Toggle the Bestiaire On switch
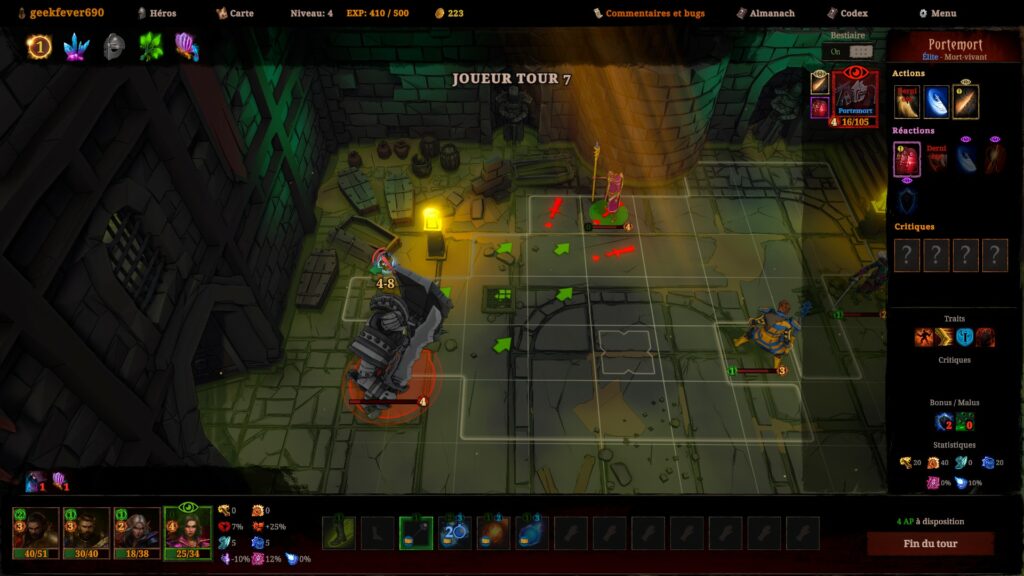Image resolution: width=1024 pixels, height=576 pixels. click(x=860, y=51)
